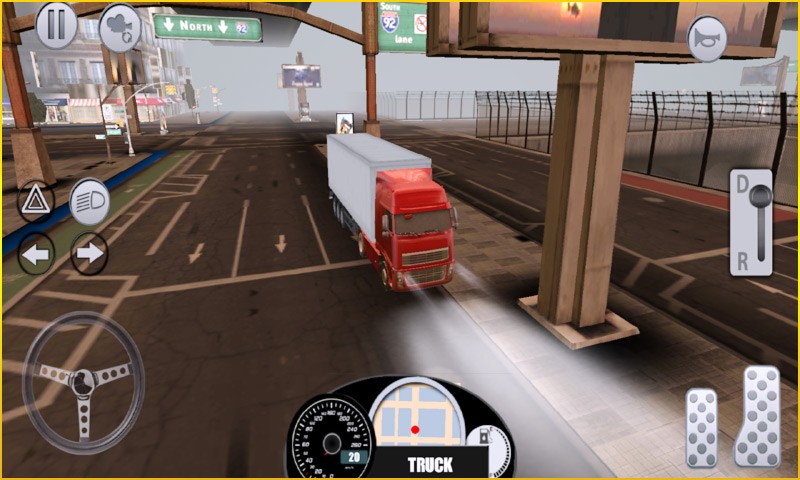Honk the truck horn button
Image resolution: width=800 pixels, height=480 pixels.
(x=707, y=37)
